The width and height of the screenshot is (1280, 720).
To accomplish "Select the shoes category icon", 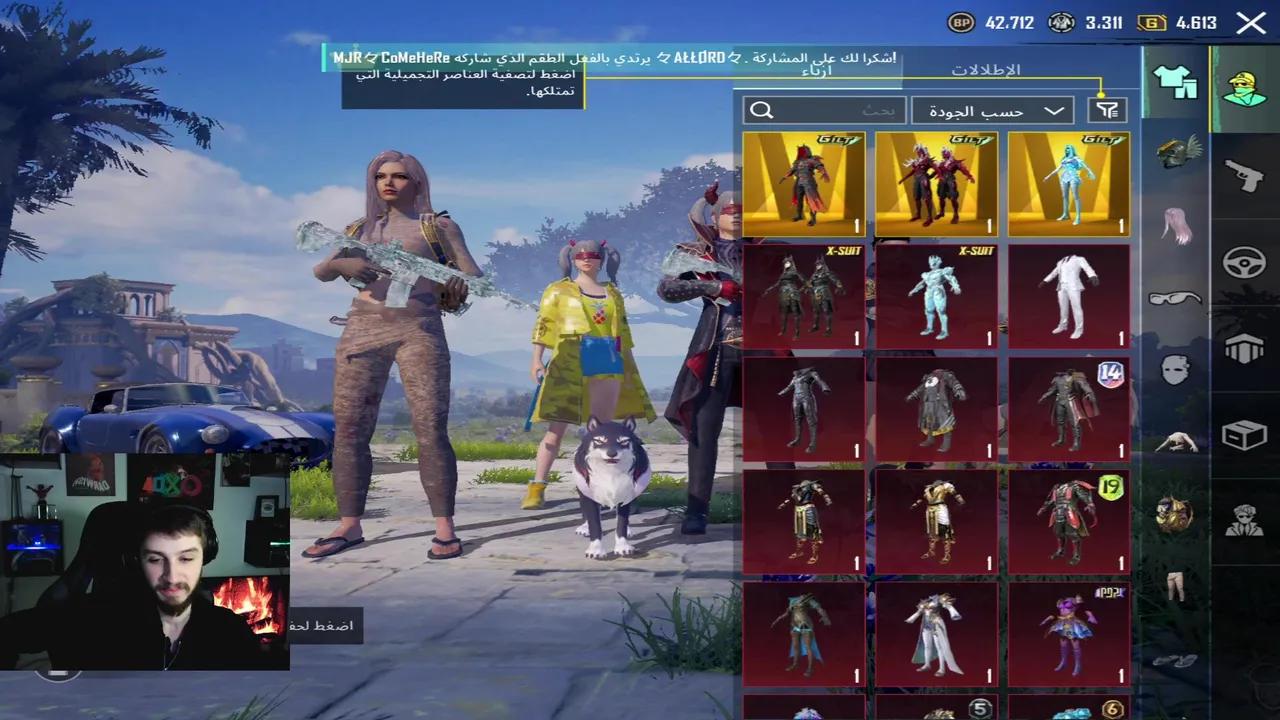I will pos(1177,660).
